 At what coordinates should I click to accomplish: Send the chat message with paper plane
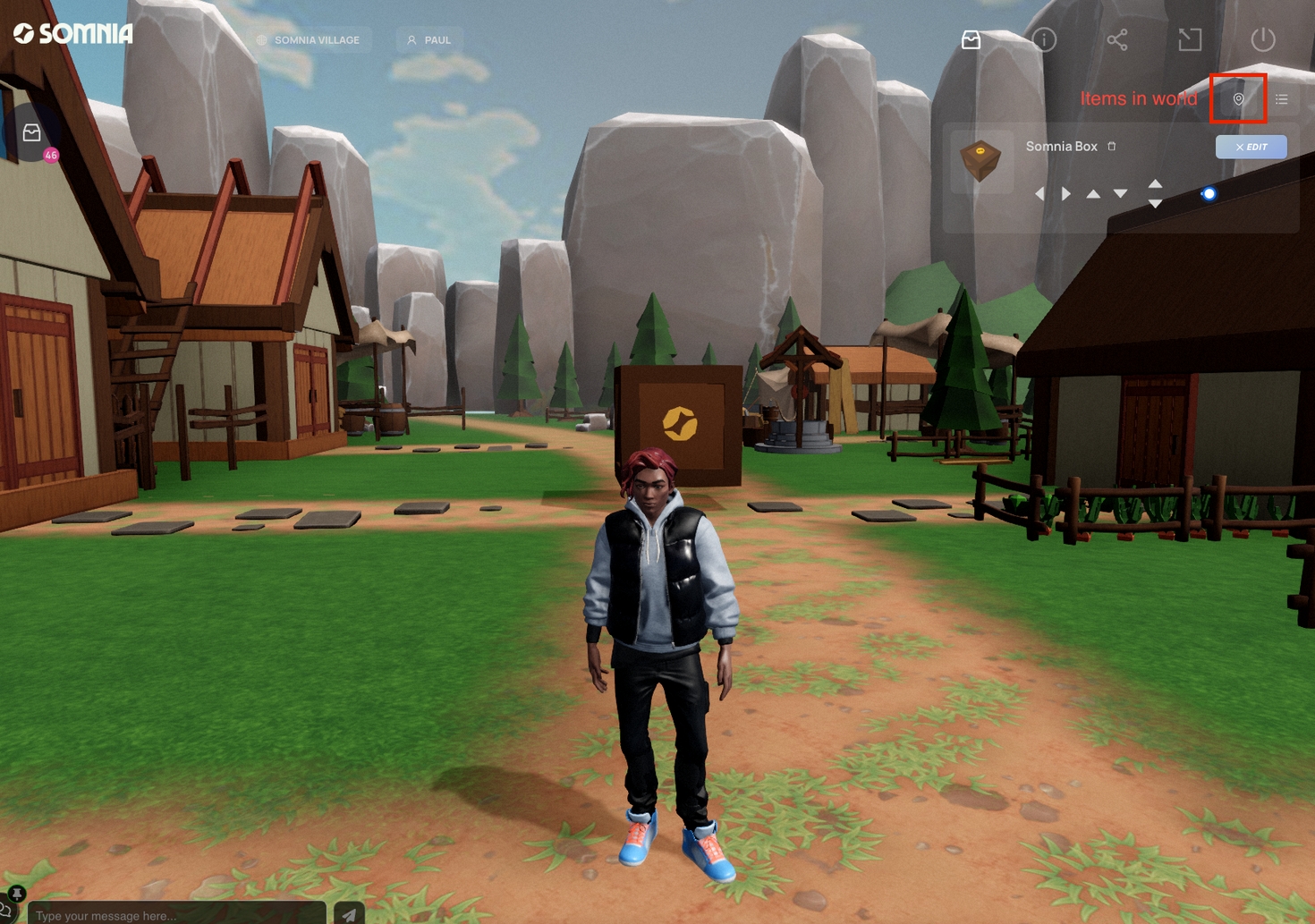[349, 914]
